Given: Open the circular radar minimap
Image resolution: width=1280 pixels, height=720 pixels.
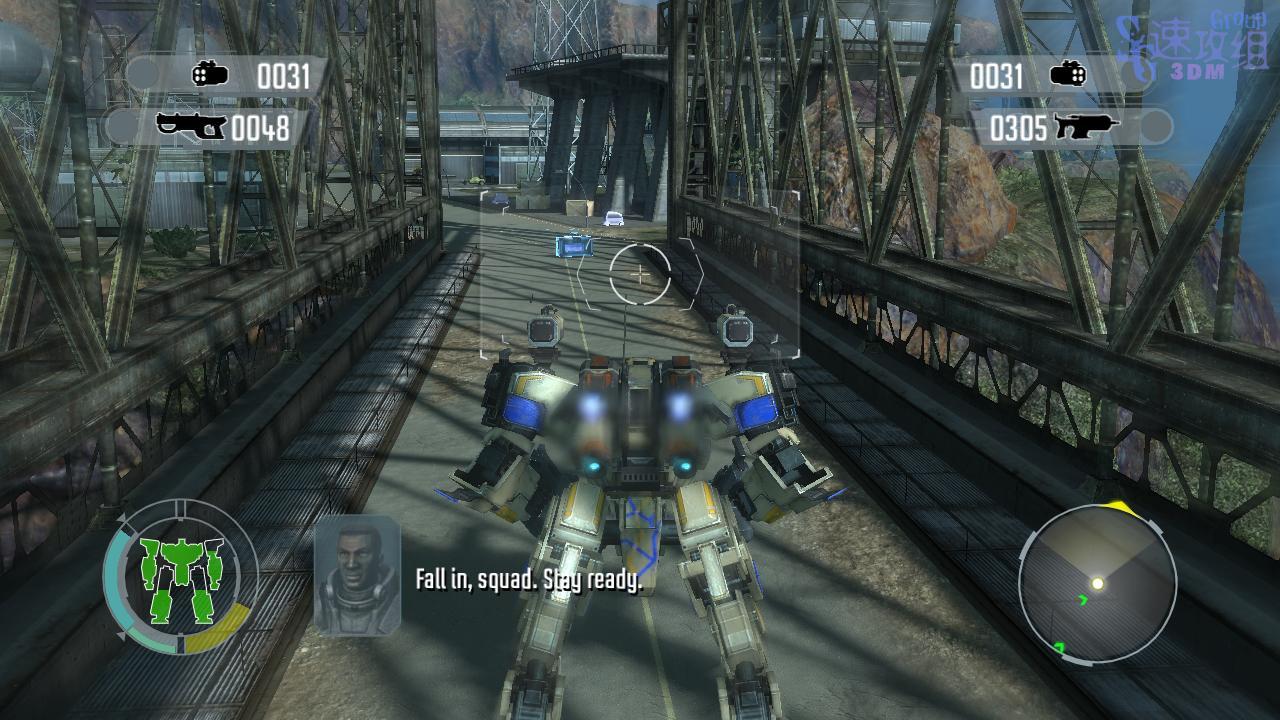Looking at the screenshot, I should pos(1097,583).
